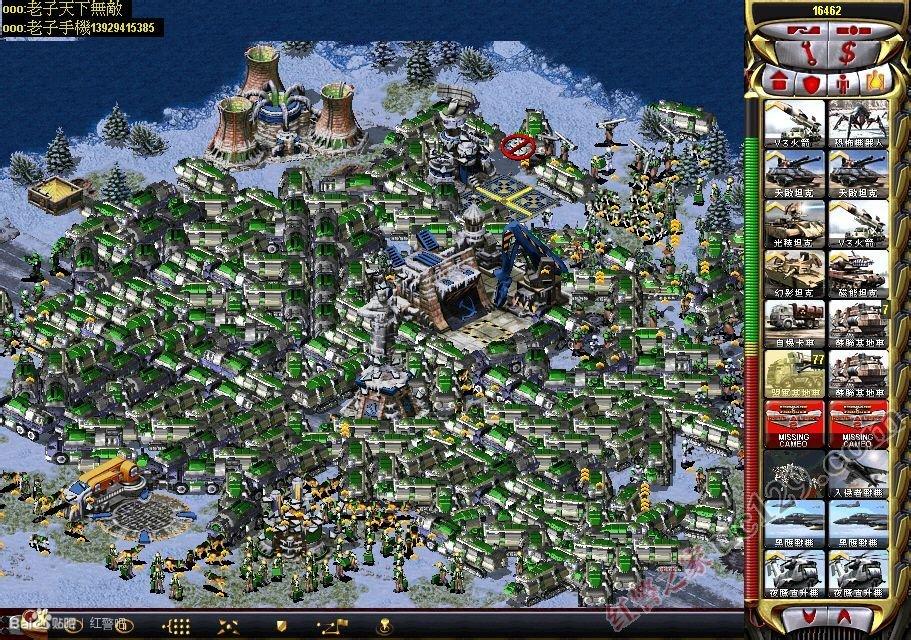Queue a Mirage Tank
The height and width of the screenshot is (640, 911).
[x=795, y=274]
